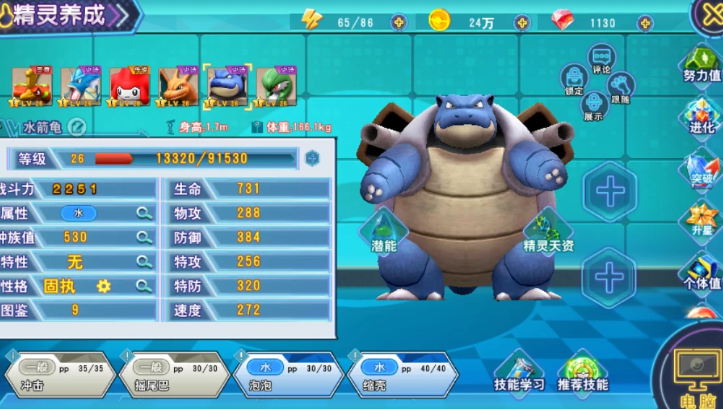The image size is (723, 409).
Task: Choose the Charizard team portrait
Action: point(176,86)
